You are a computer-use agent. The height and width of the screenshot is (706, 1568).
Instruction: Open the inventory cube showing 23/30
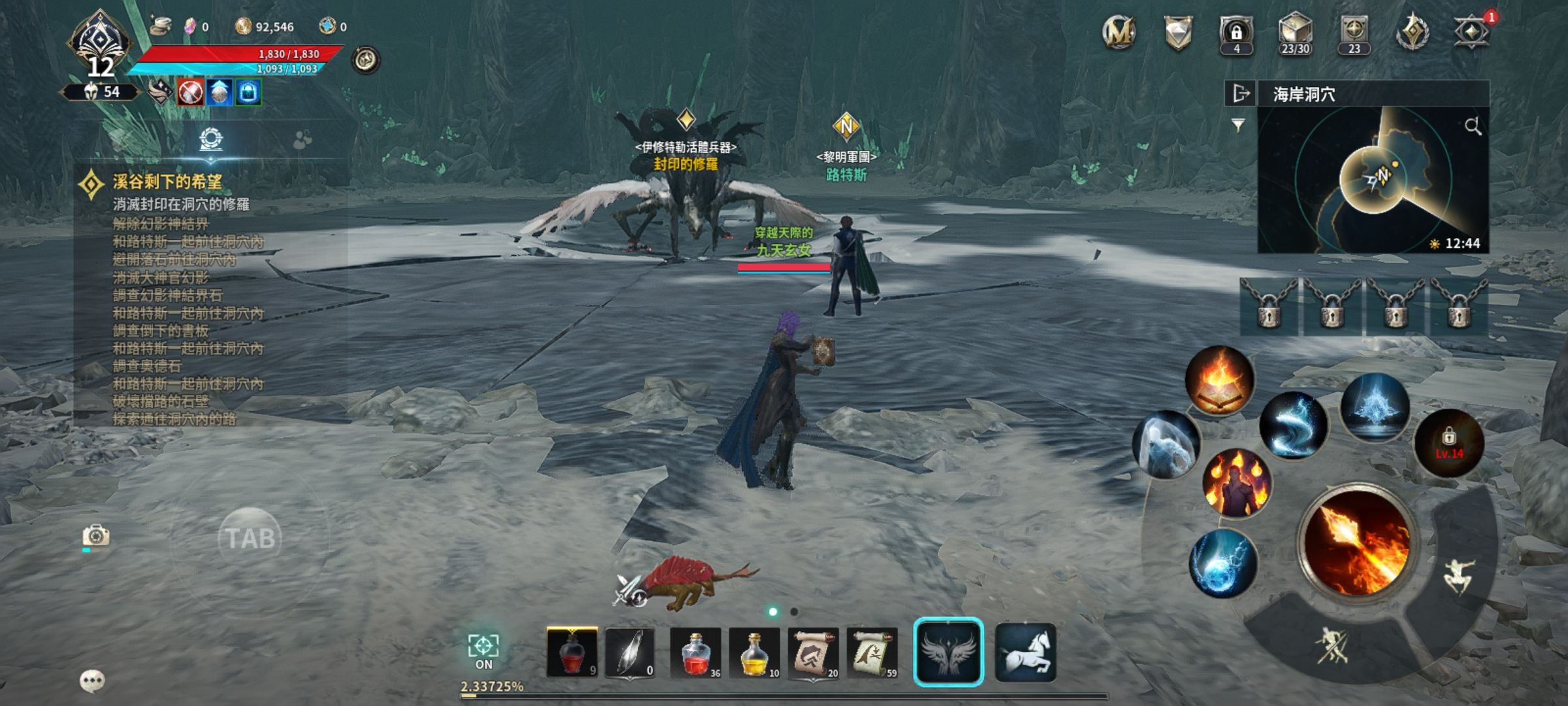point(1295,33)
